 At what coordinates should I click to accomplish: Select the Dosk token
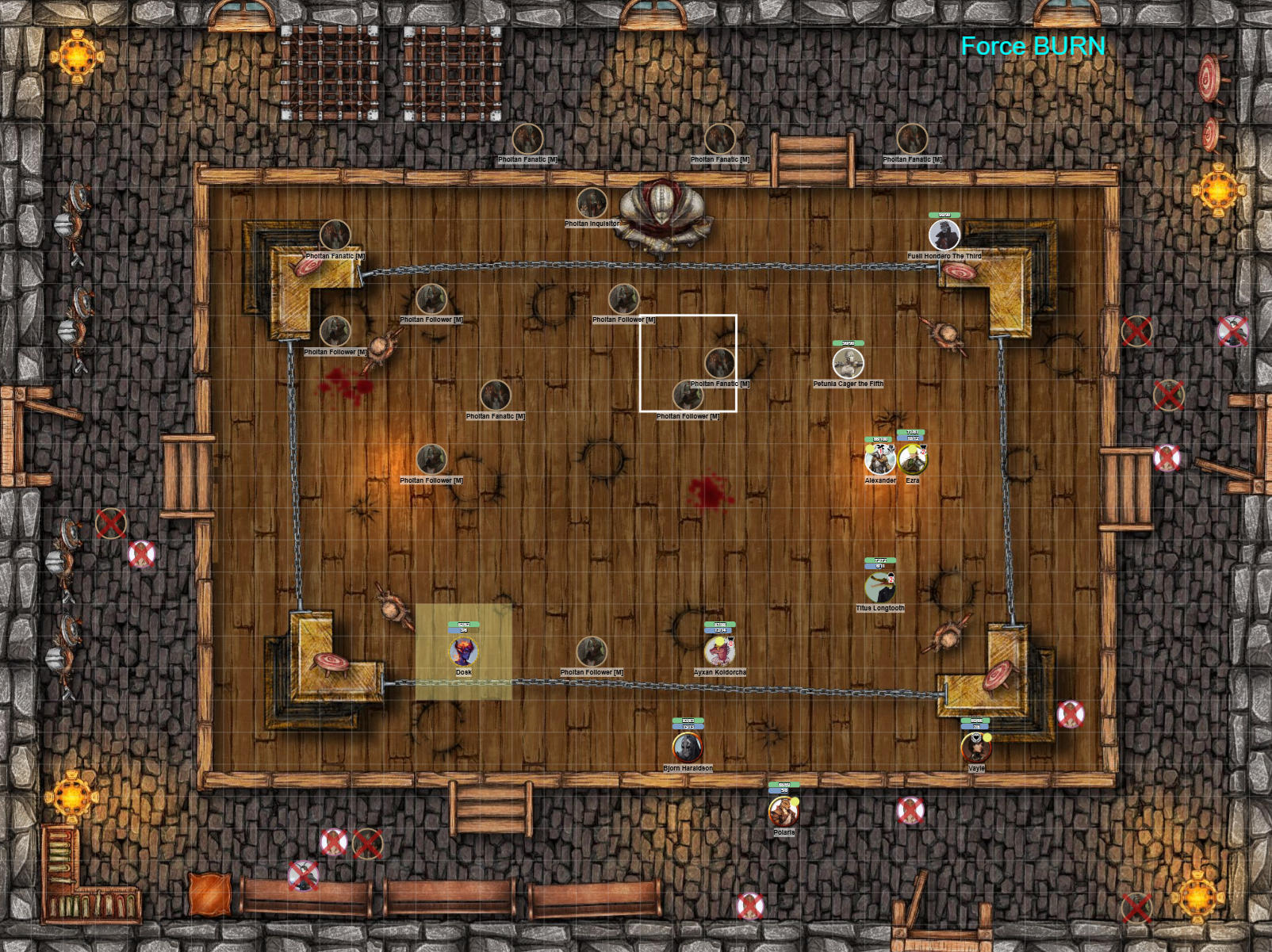[x=464, y=652]
